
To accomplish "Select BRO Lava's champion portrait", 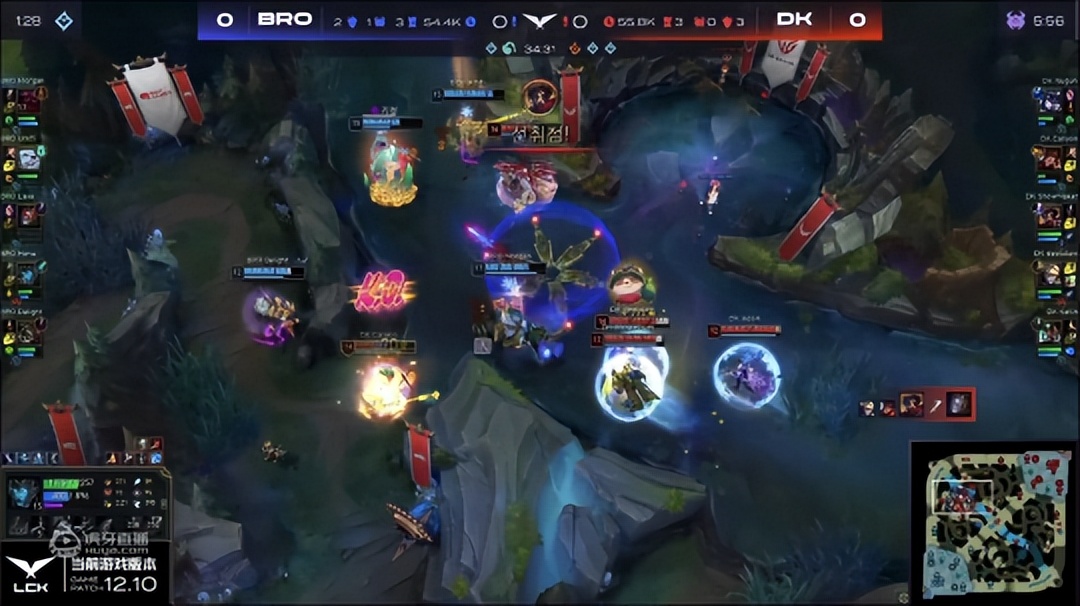I will 30,215.
